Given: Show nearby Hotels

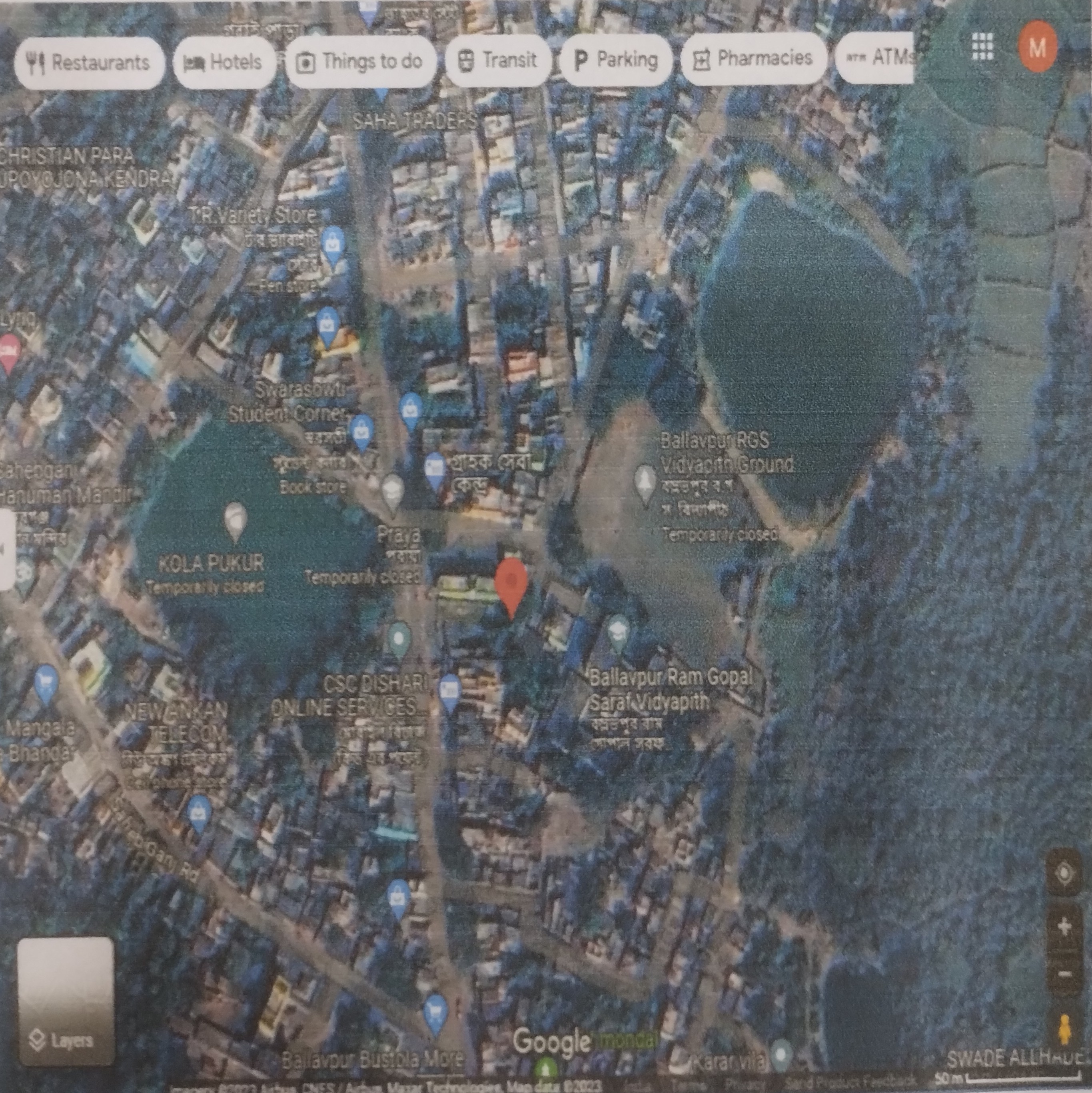Looking at the screenshot, I should point(223,62).
